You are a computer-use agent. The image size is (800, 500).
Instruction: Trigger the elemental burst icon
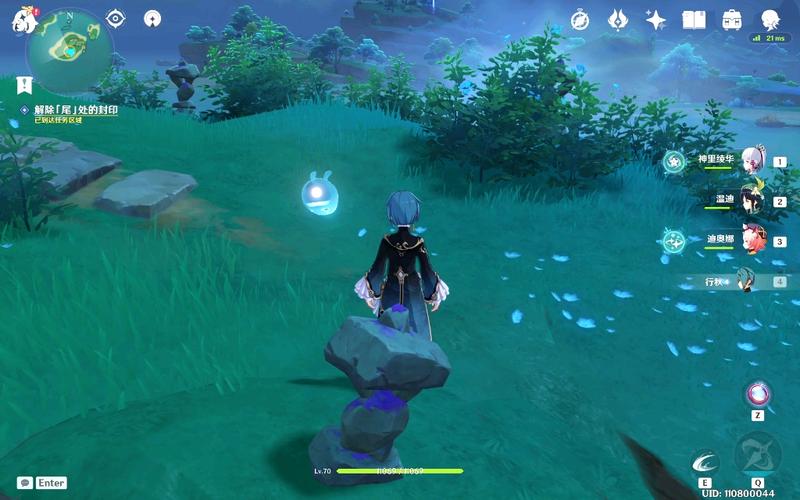(757, 454)
